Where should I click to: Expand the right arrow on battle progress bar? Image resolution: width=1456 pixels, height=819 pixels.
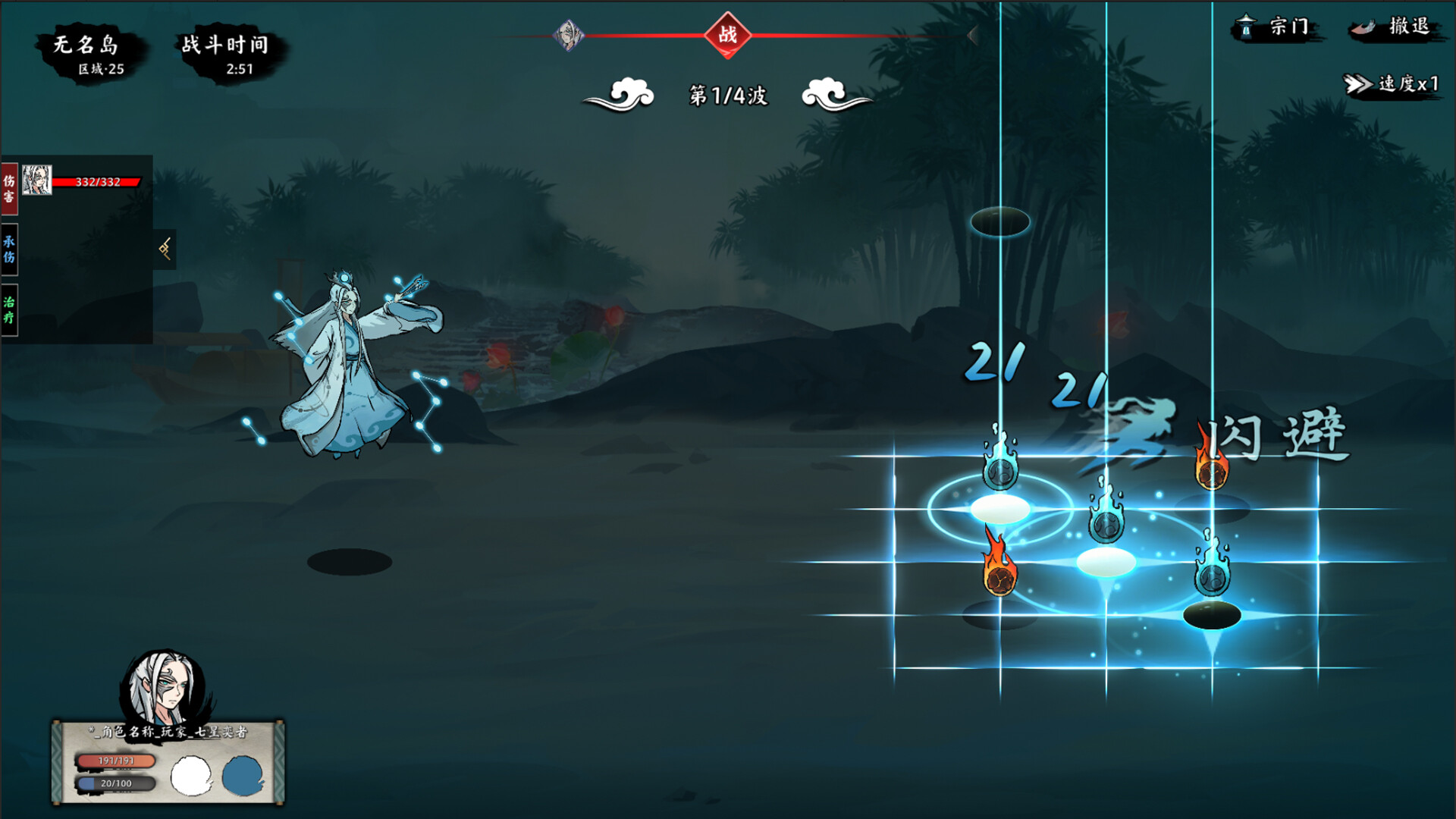(x=973, y=36)
